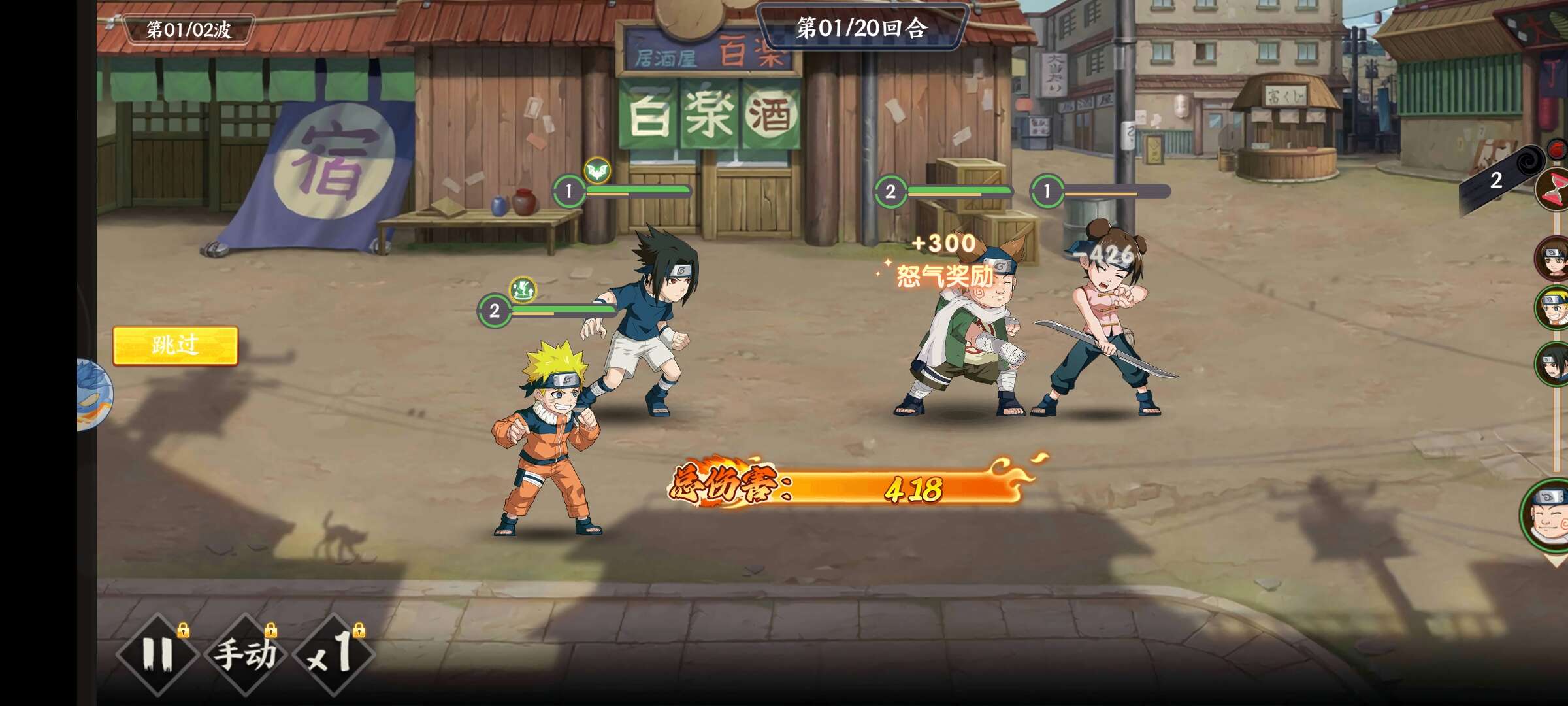Select Naruto's portrait in the turn order
This screenshot has height=706, width=1568.
click(1553, 307)
